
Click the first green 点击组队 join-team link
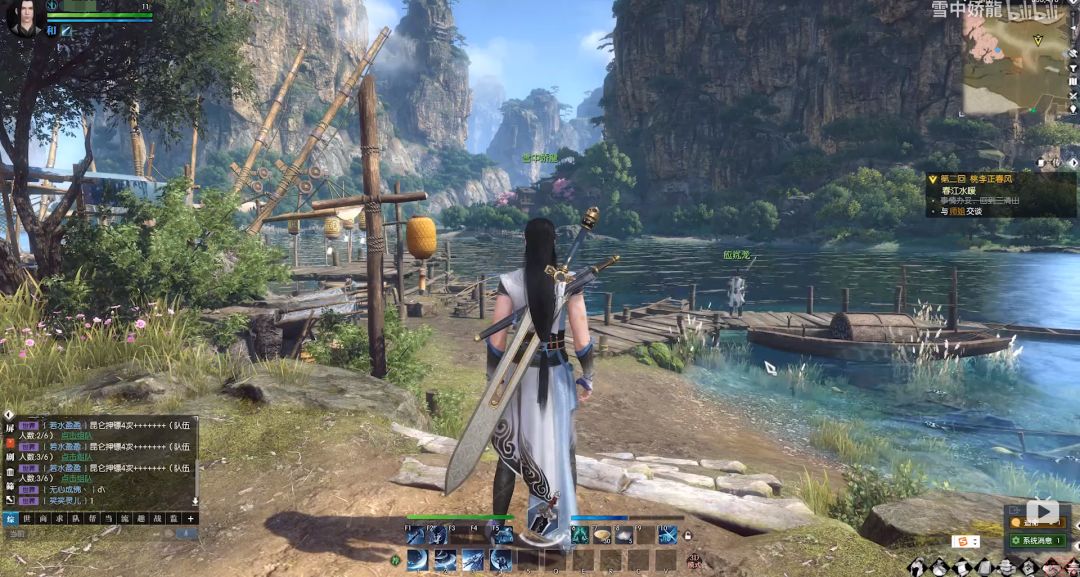[77, 435]
